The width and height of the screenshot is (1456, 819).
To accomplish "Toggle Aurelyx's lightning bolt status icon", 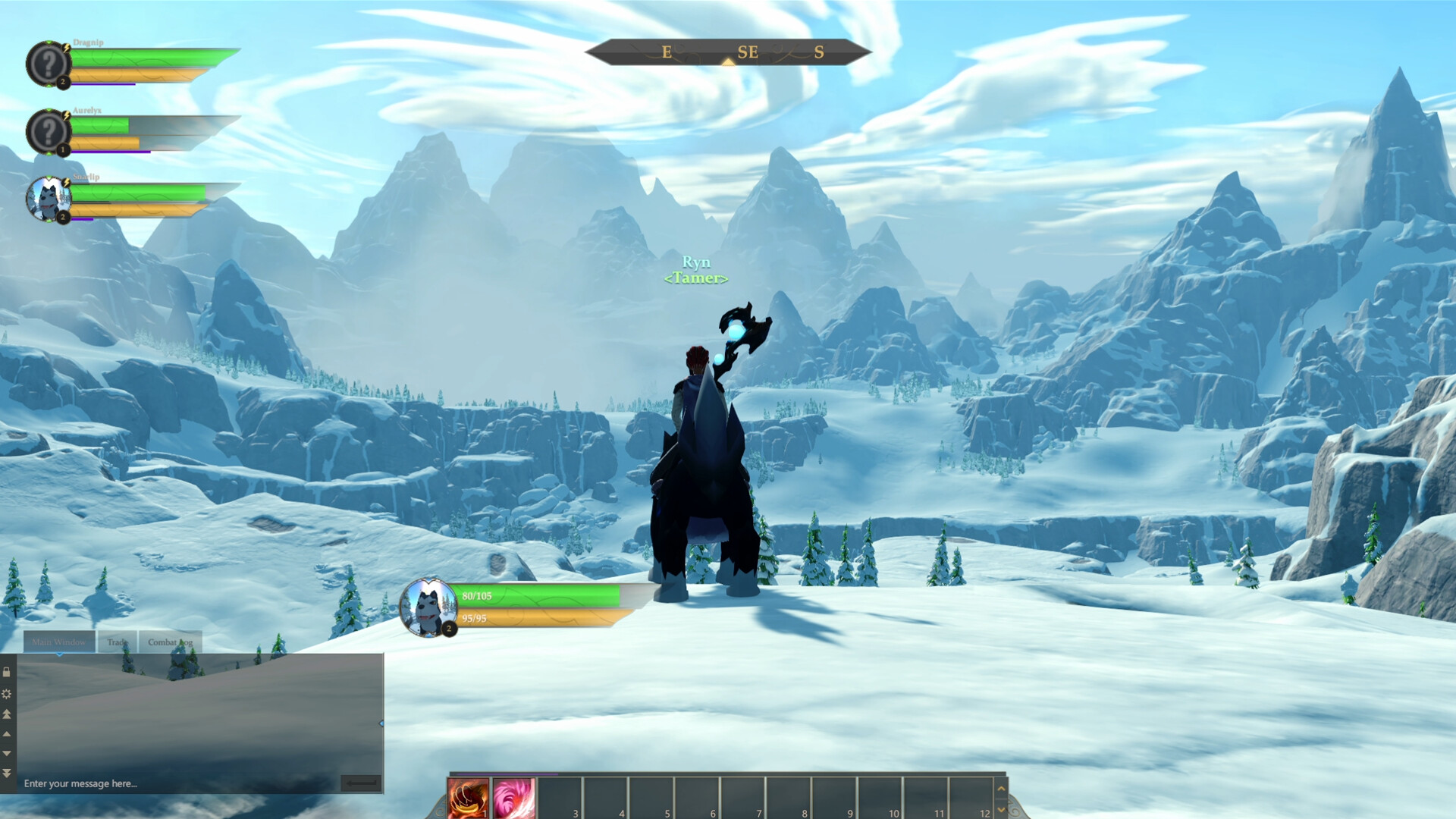I will pyautogui.click(x=66, y=115).
